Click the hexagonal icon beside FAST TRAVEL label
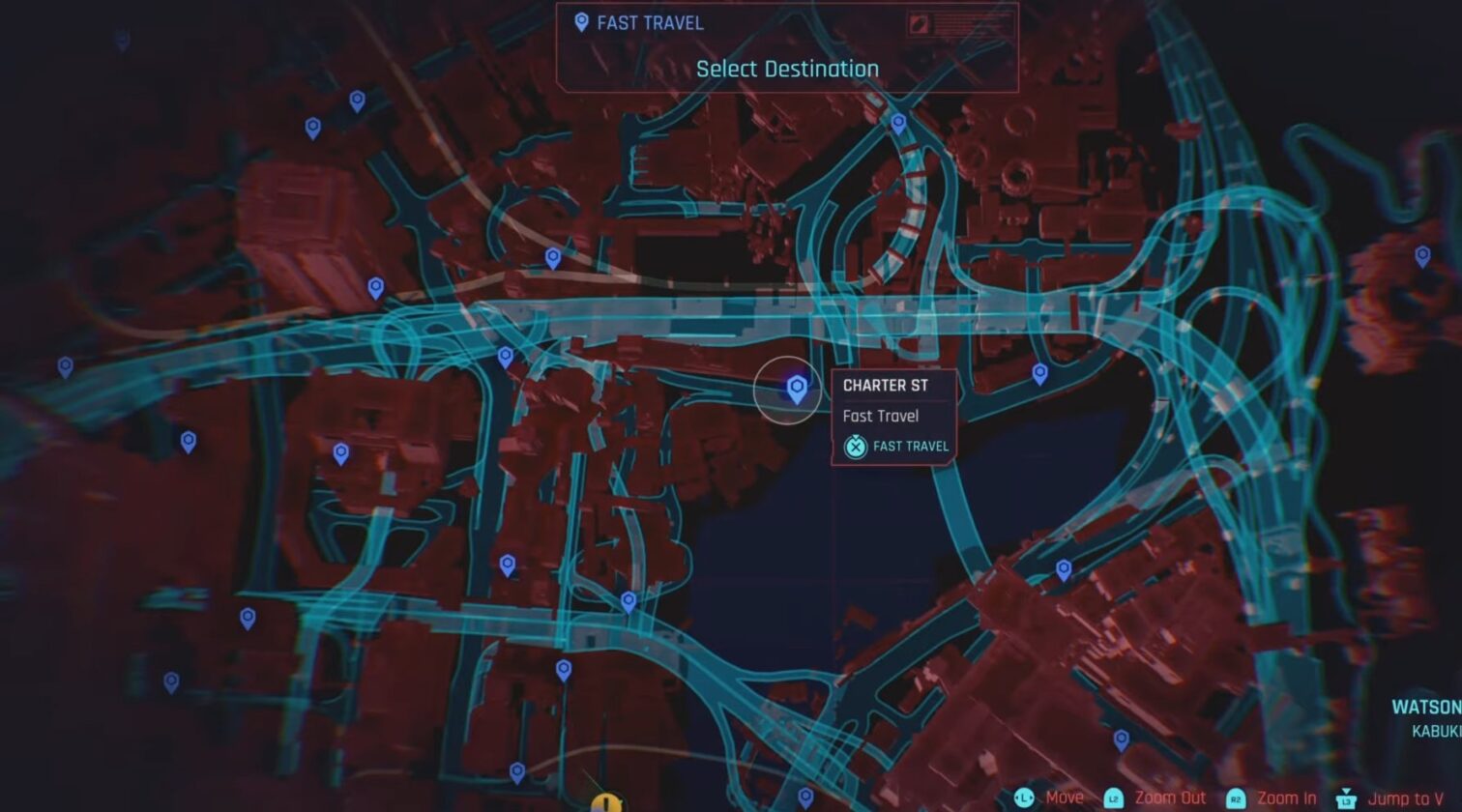Screen dimensions: 1462x812 click(x=855, y=447)
